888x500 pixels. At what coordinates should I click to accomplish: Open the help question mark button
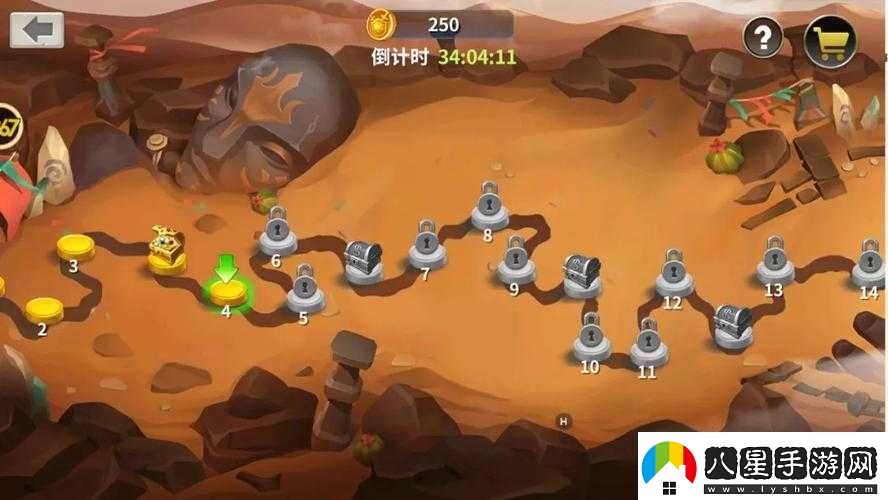762,38
